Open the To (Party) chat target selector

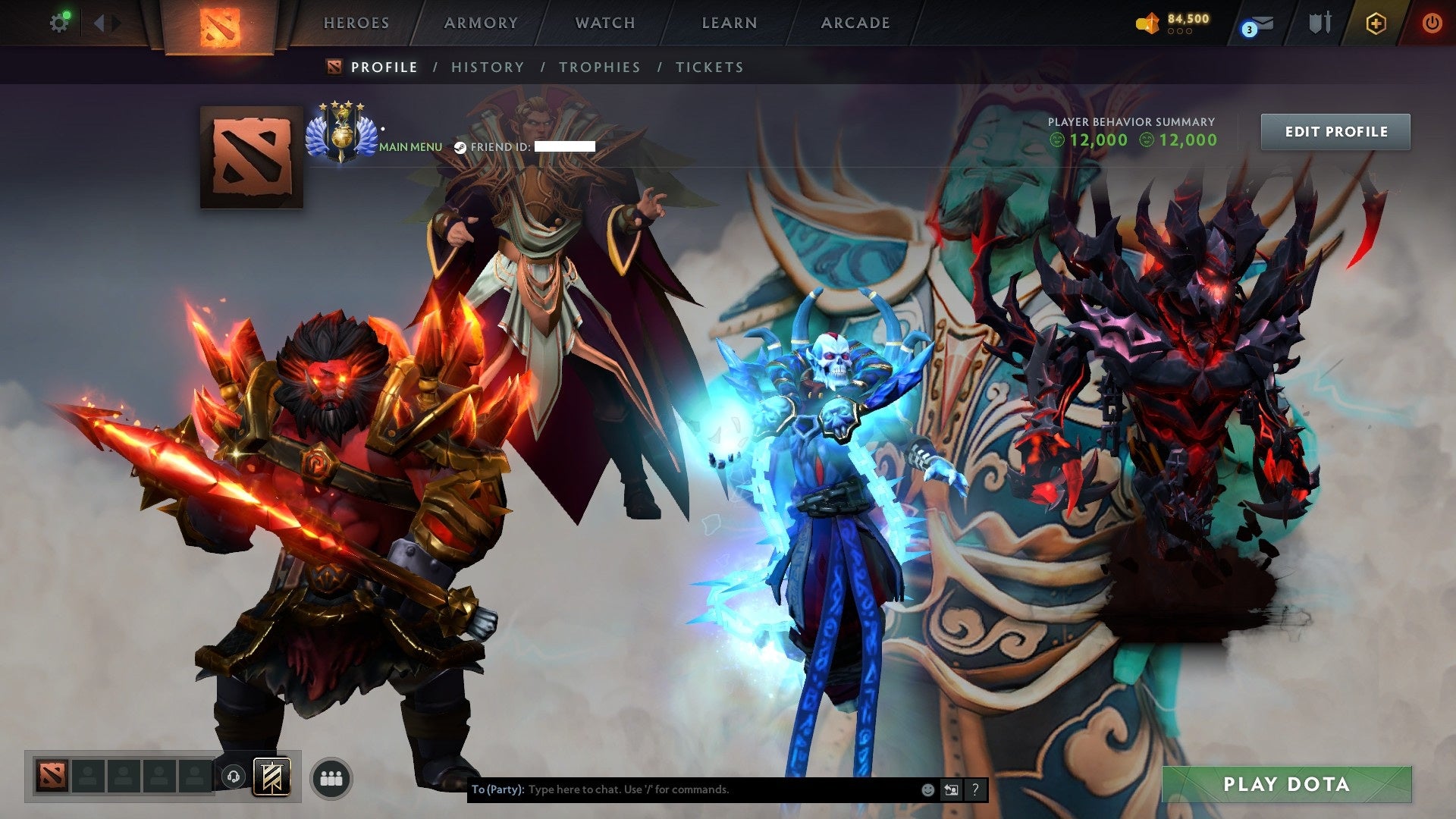(x=497, y=789)
